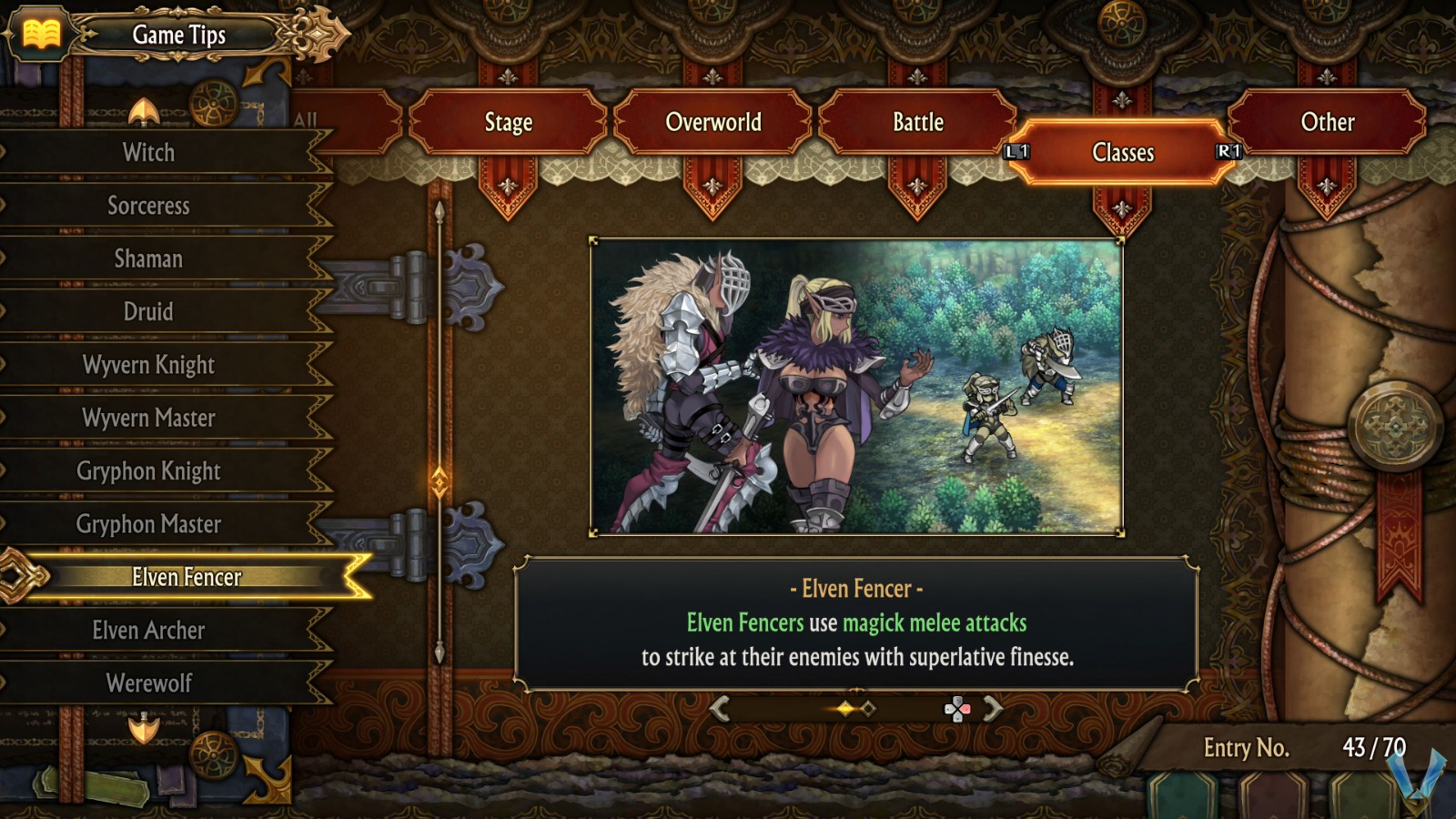Click the left chevron to view previous entry
This screenshot has width=1456, height=819.
(719, 707)
